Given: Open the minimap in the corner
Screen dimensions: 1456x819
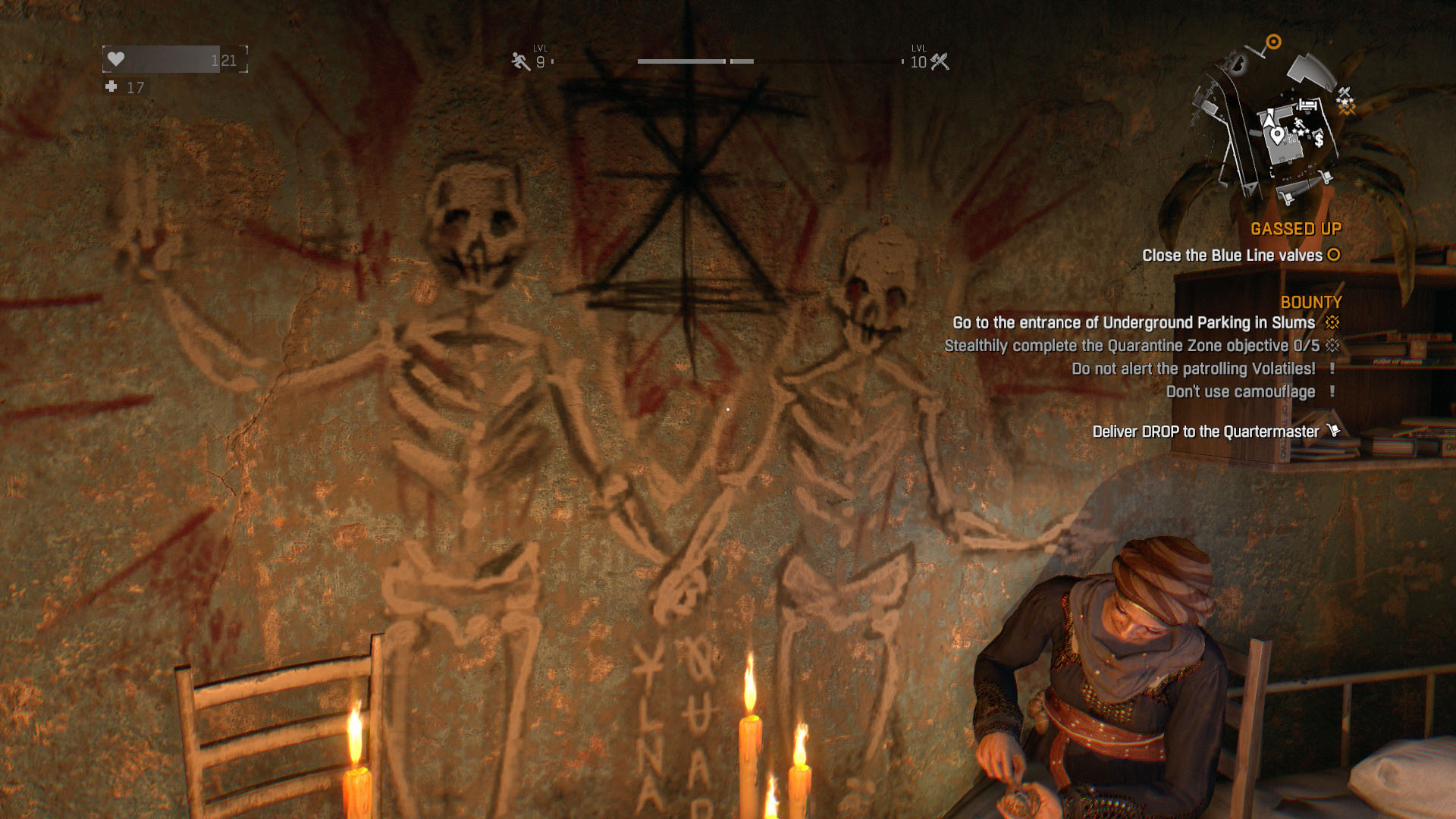Looking at the screenshot, I should point(1274,125).
